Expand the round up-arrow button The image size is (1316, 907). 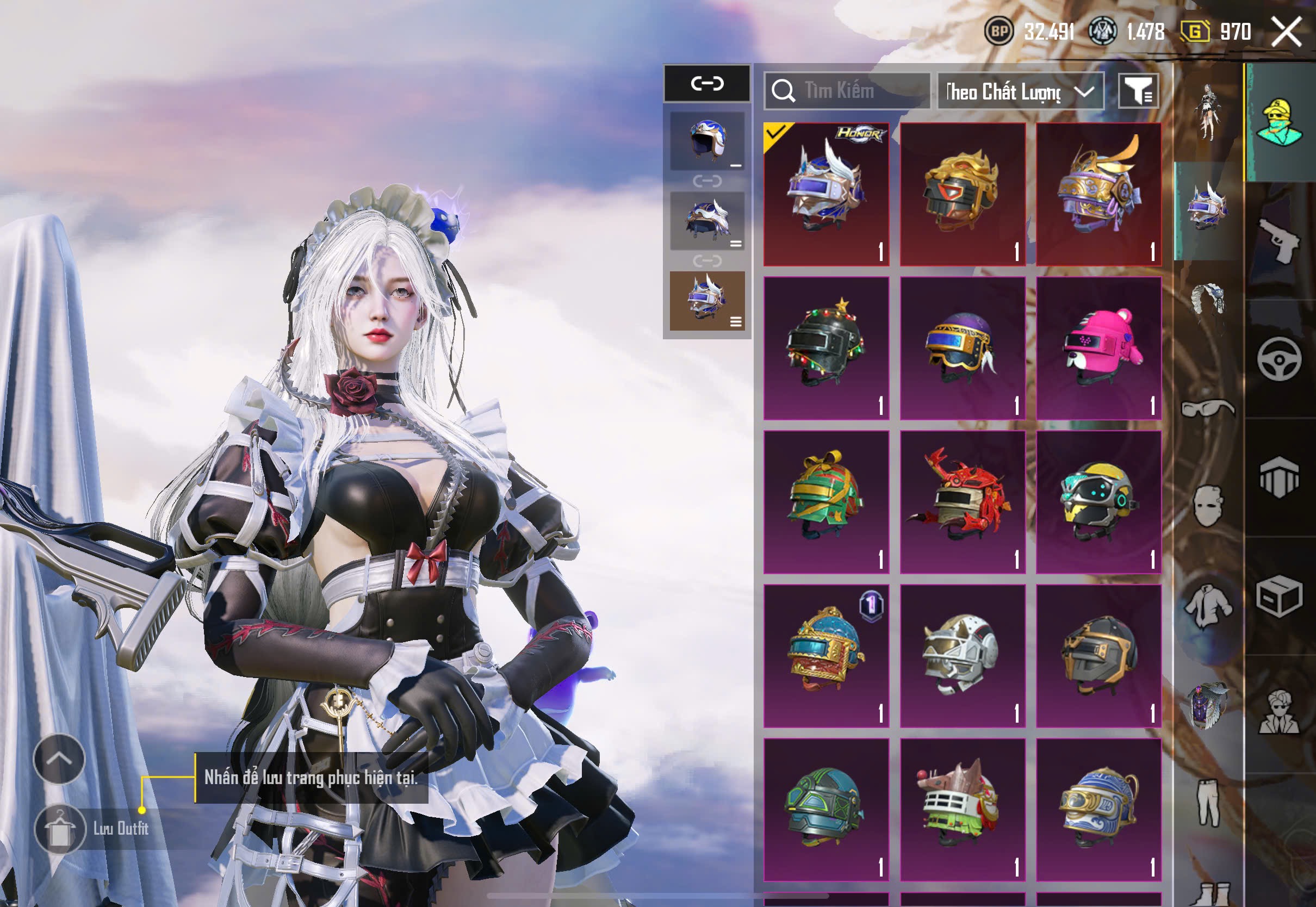tap(59, 759)
